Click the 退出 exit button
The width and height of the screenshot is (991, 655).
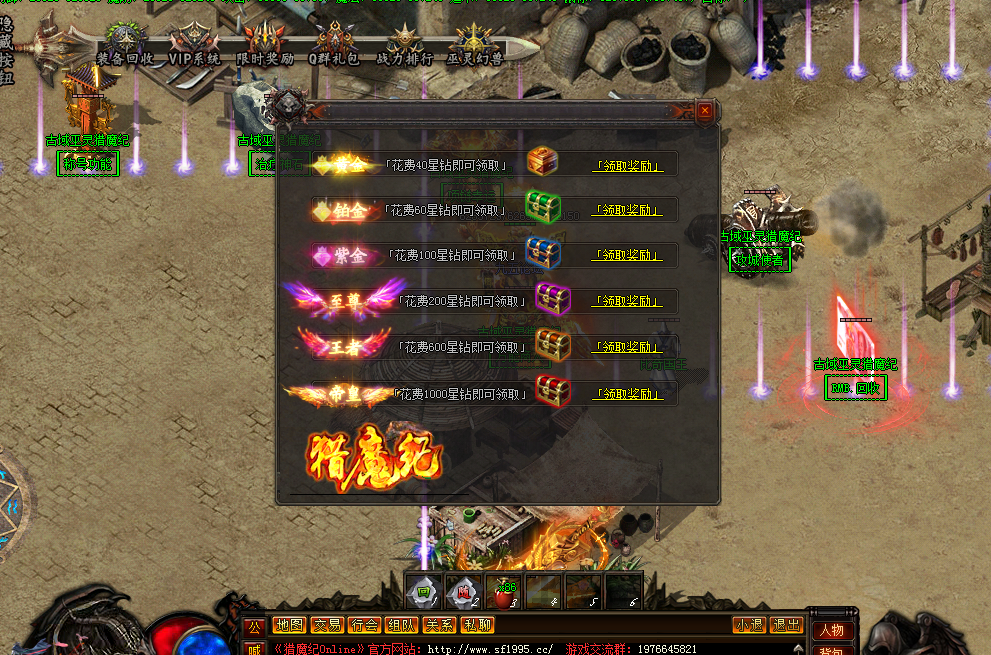tap(786, 625)
